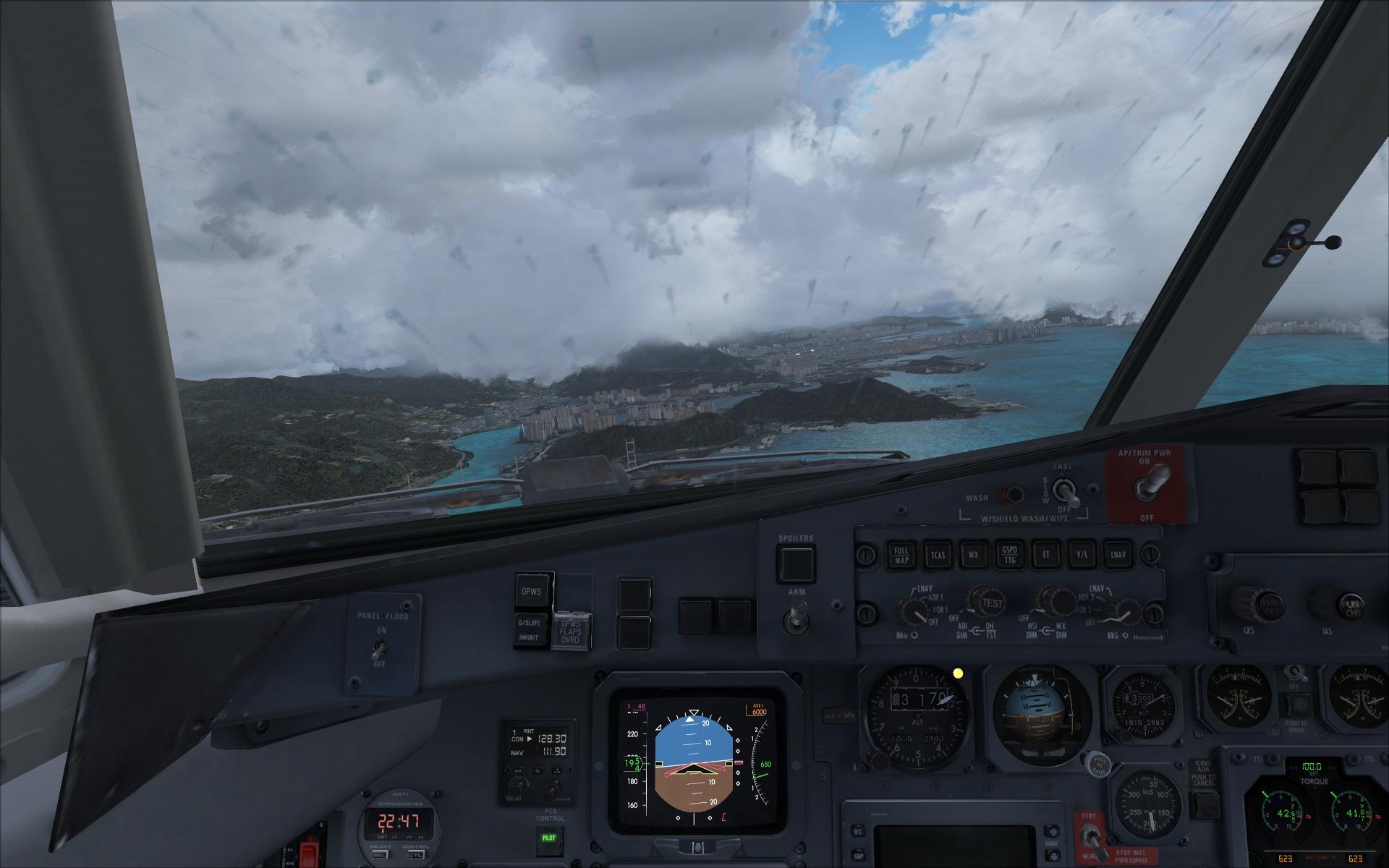Select the GSPD/TTG readout button
The image size is (1389, 868).
tap(1009, 556)
